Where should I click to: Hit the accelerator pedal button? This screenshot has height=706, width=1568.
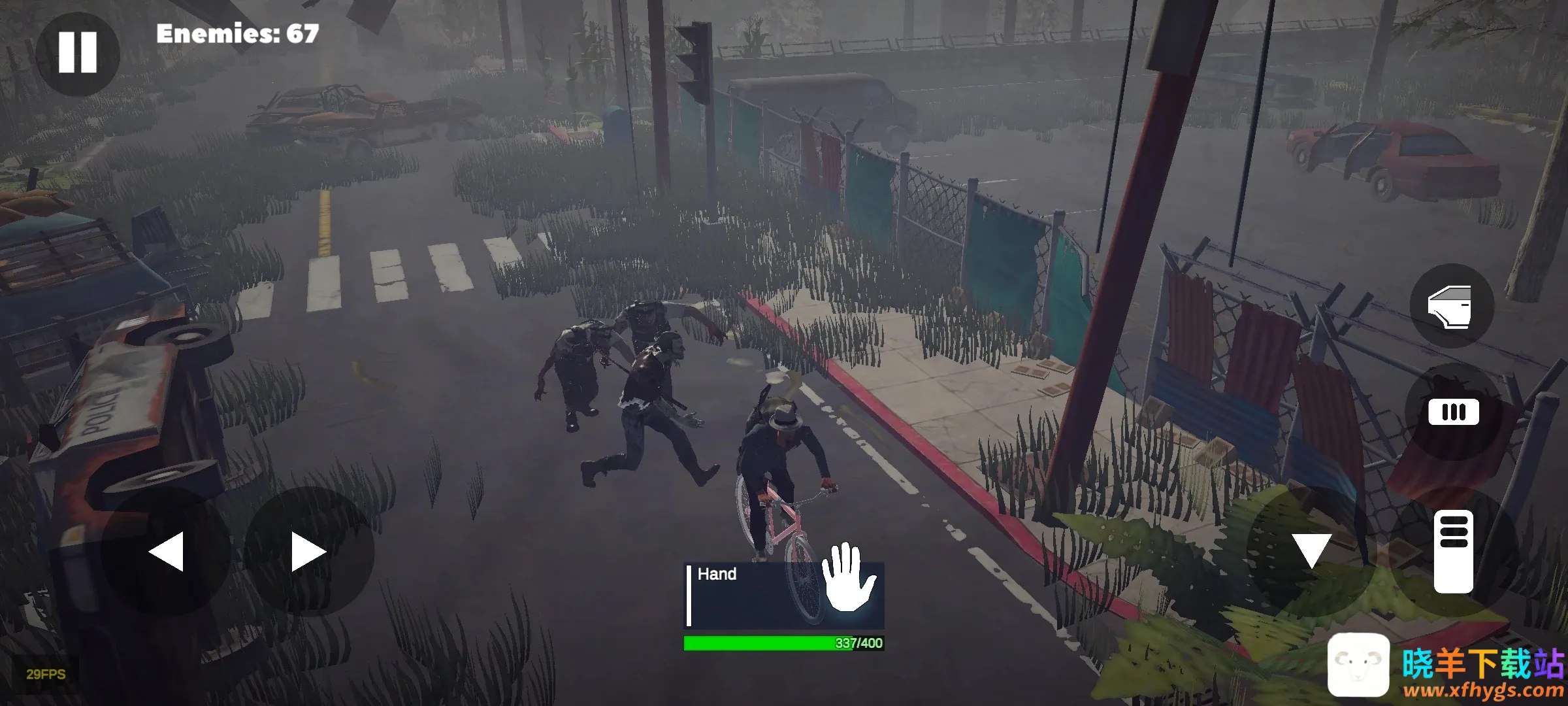point(1453,552)
